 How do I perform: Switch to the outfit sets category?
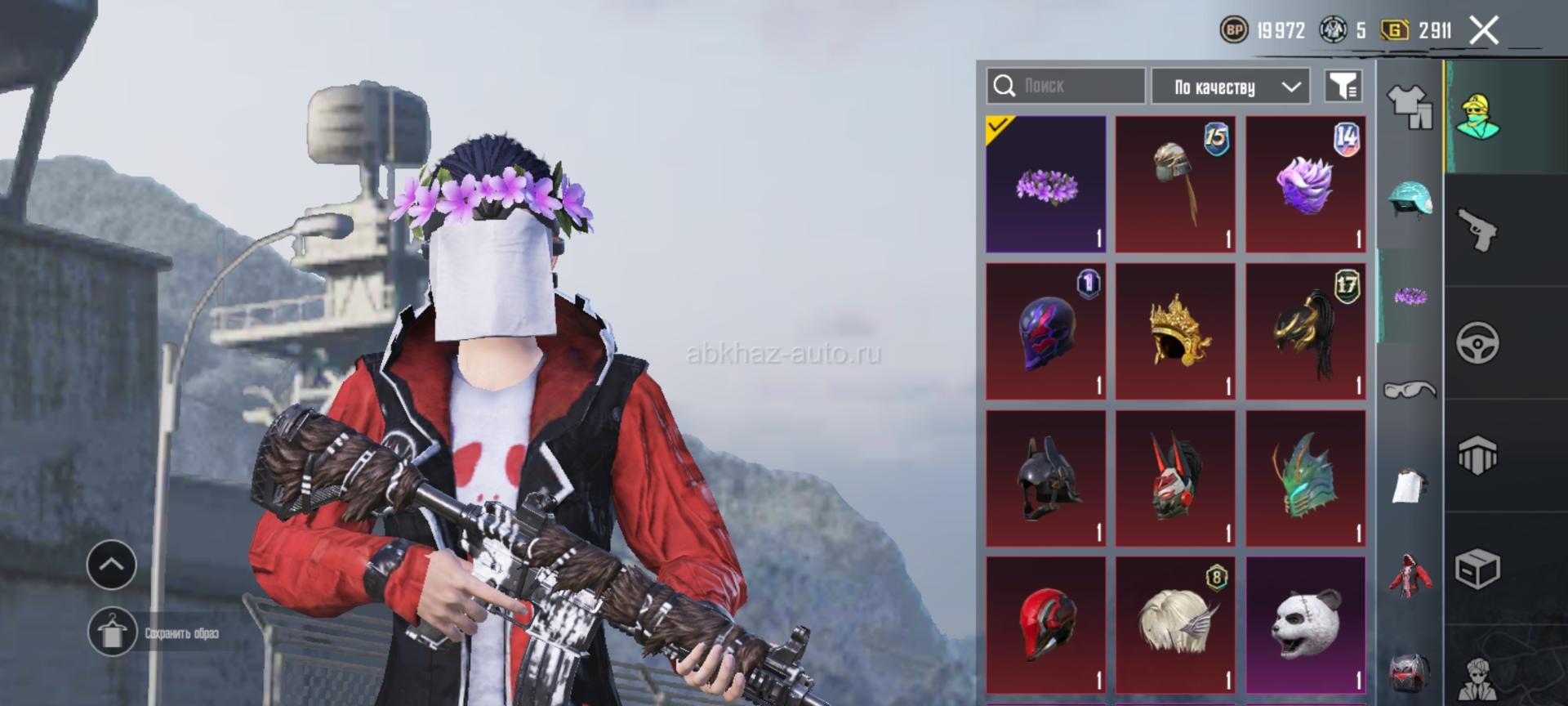[1409, 107]
